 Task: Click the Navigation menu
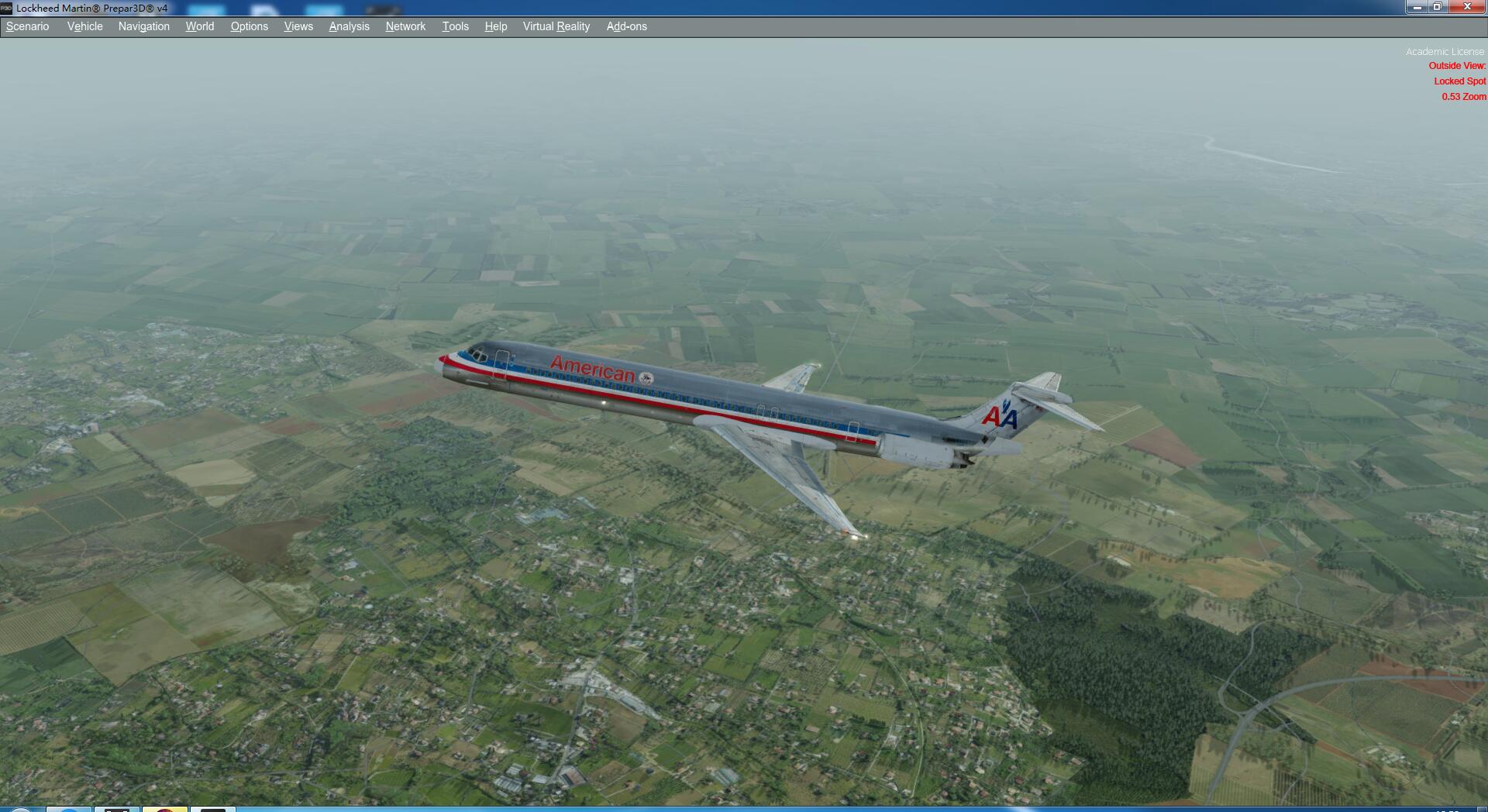point(143,26)
